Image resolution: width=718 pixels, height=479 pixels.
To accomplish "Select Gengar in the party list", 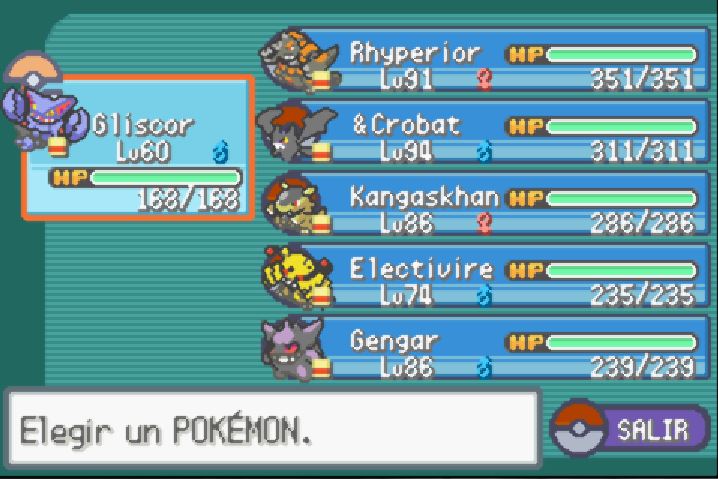I will point(480,352).
